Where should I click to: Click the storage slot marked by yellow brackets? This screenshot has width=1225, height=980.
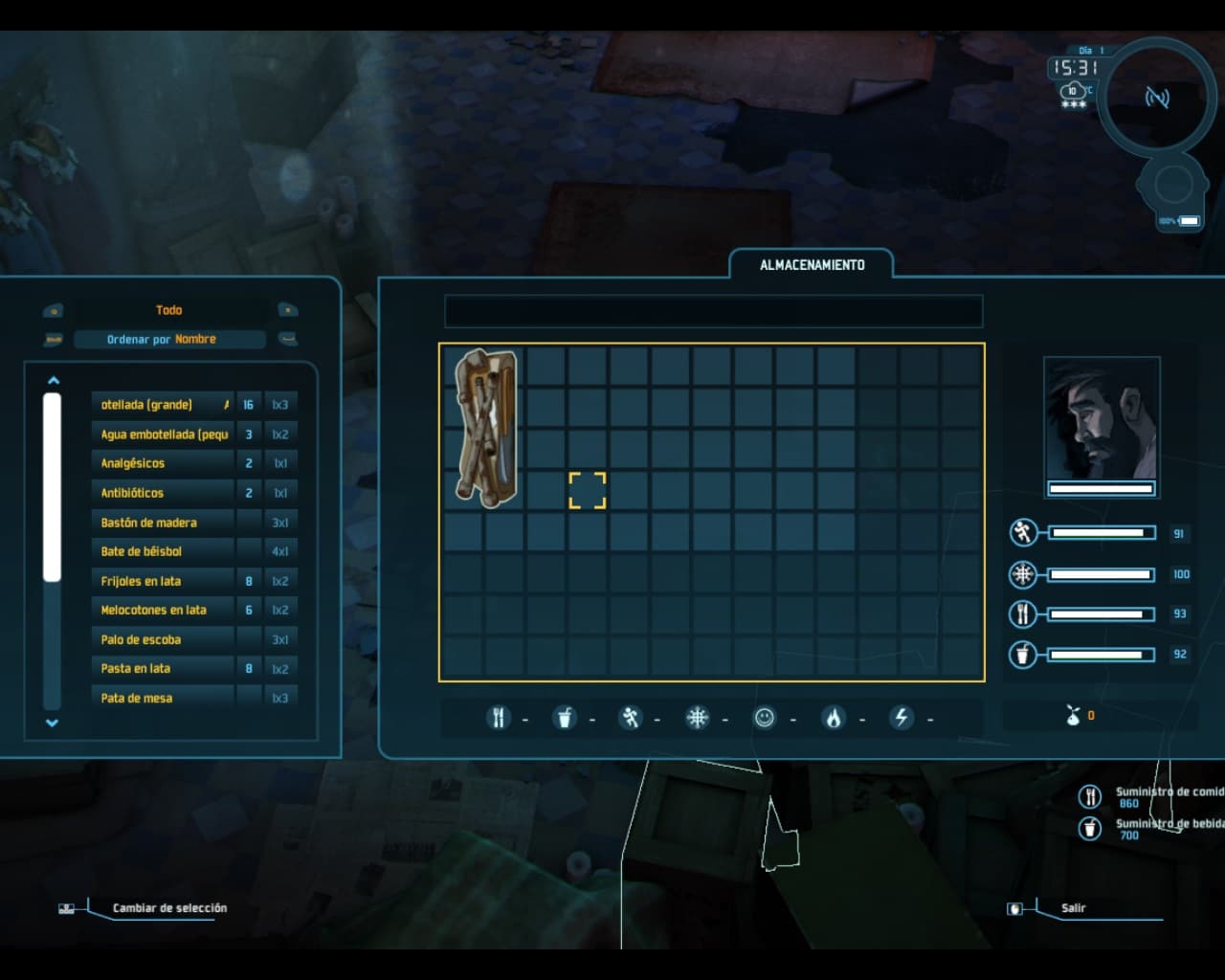pyautogui.click(x=588, y=490)
